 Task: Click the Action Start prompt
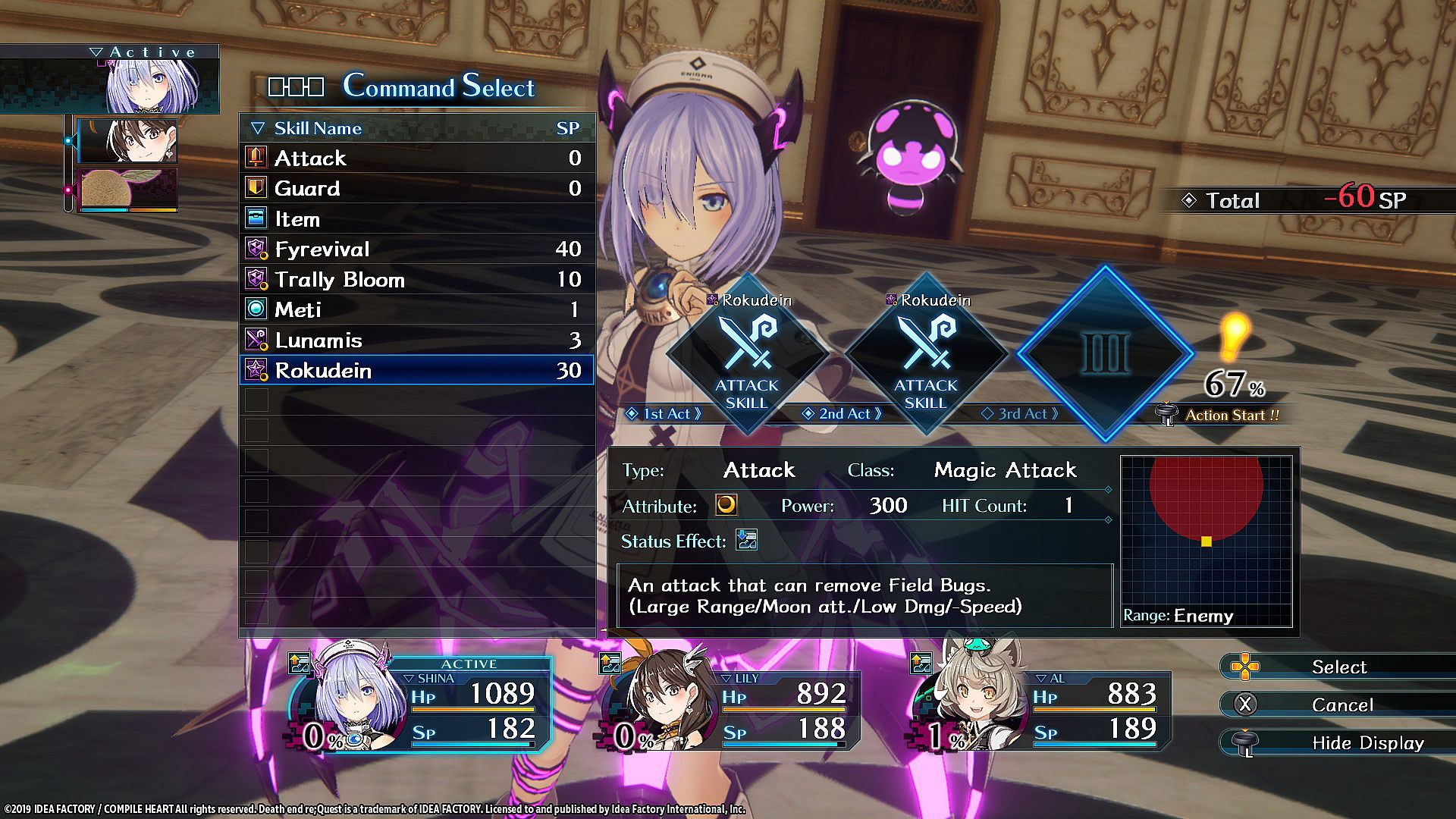(1230, 415)
